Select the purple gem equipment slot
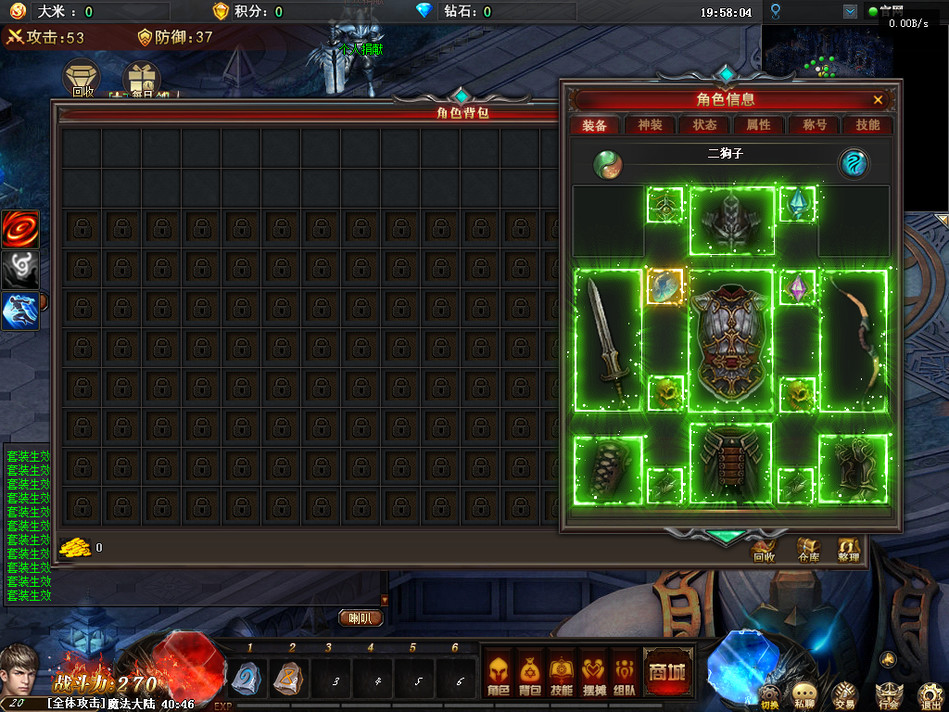 click(x=799, y=290)
